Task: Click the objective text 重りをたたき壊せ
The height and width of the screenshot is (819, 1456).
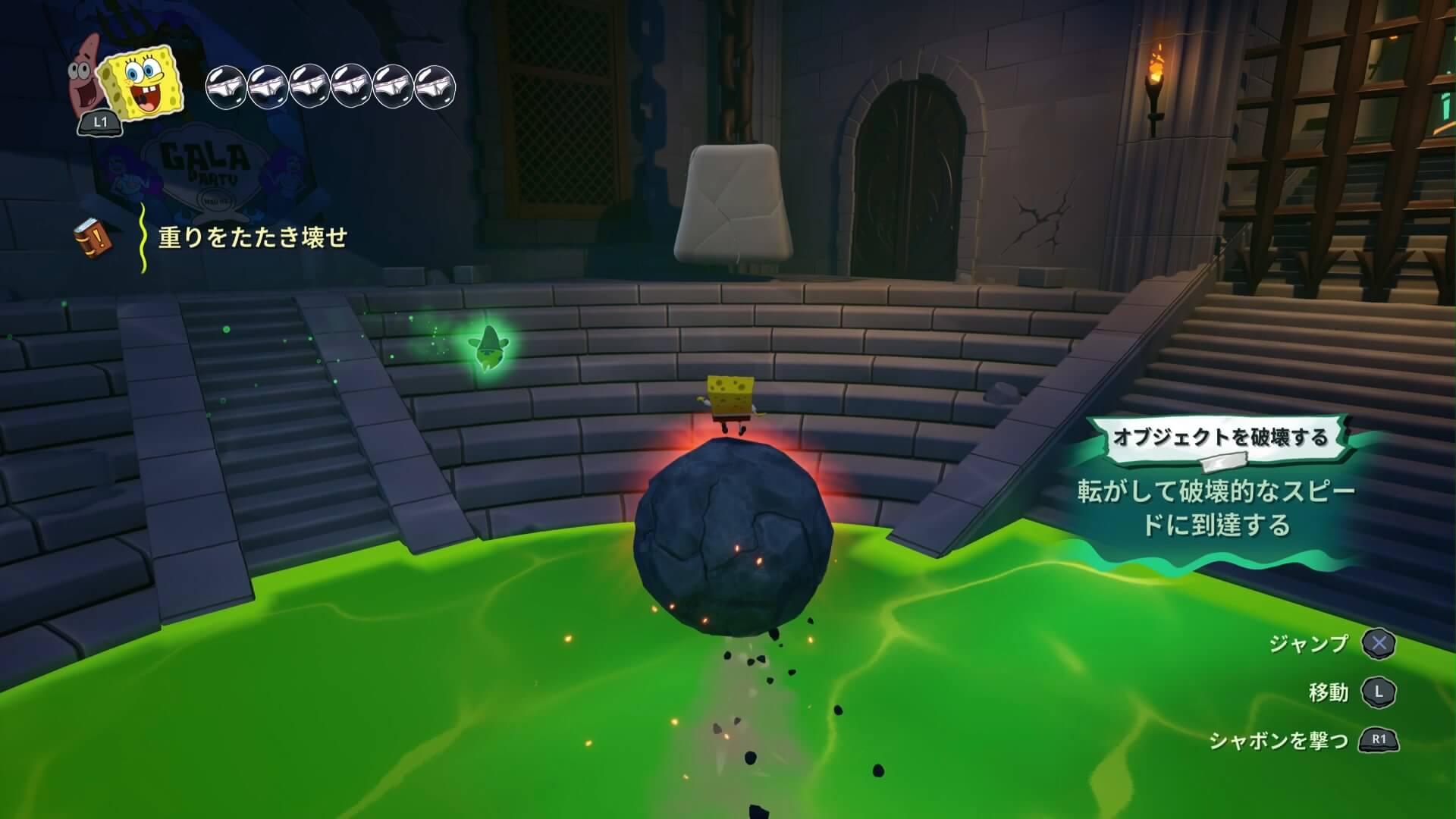Action: click(253, 238)
